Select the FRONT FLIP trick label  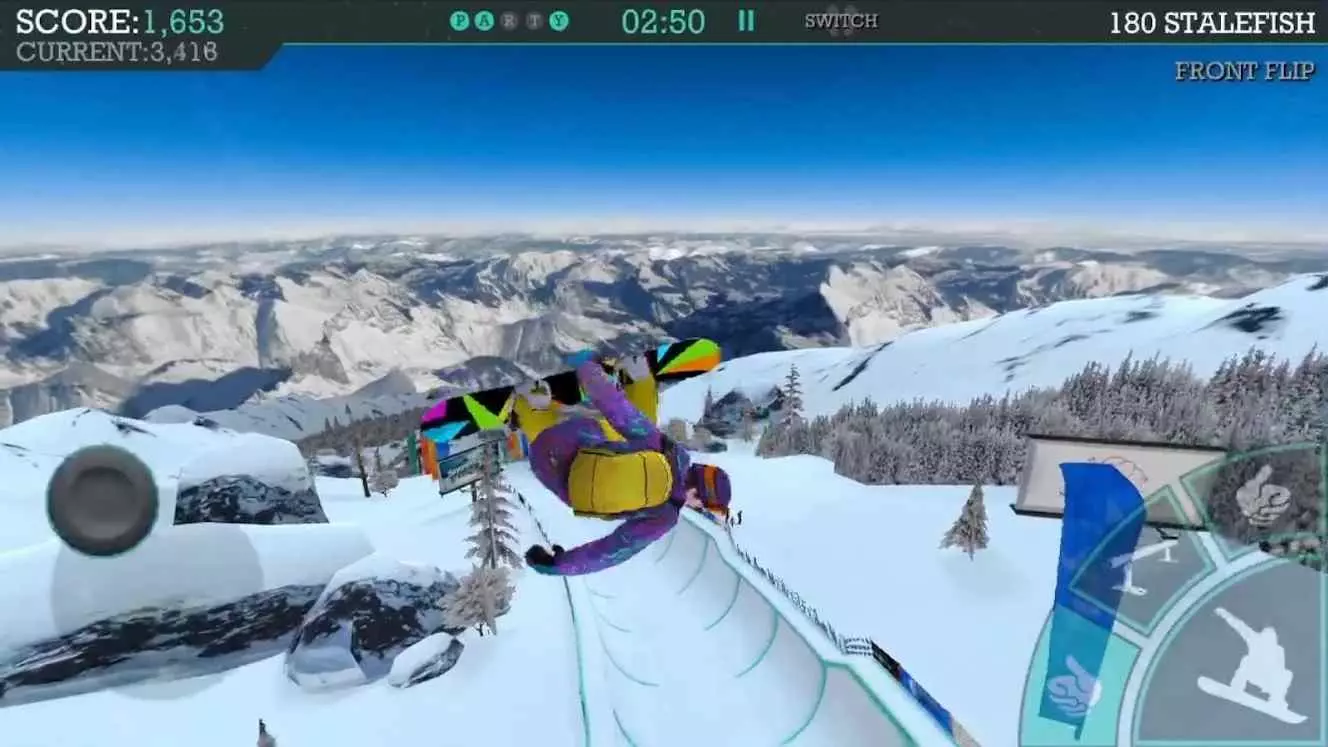(1245, 71)
